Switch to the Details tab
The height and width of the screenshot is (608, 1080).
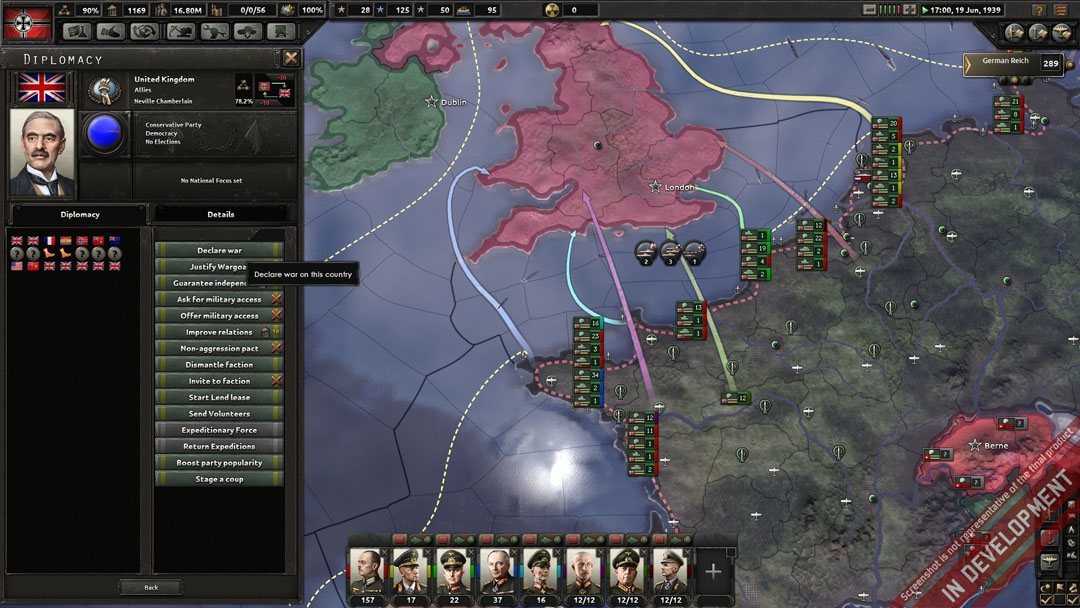pos(221,214)
